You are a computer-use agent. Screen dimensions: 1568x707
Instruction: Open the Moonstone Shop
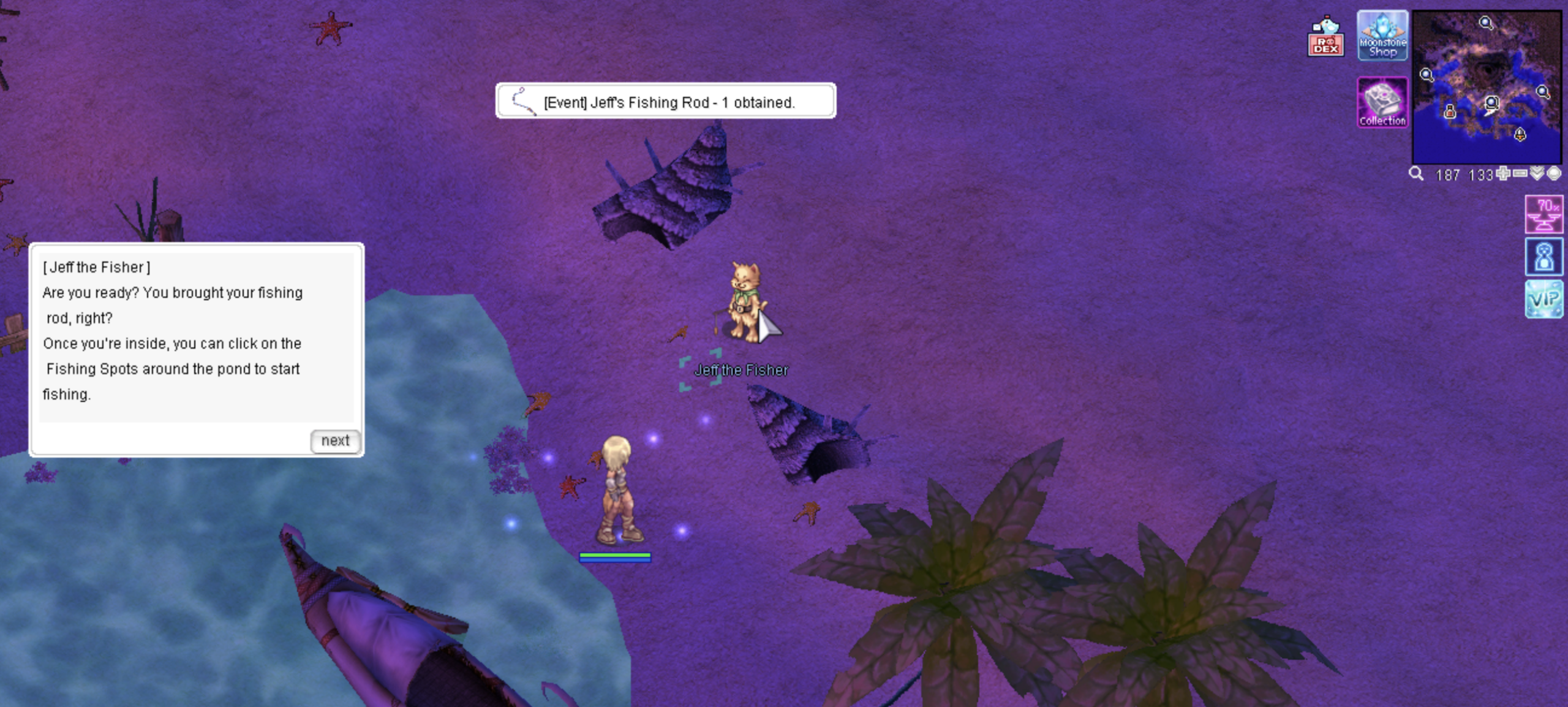point(1382,36)
